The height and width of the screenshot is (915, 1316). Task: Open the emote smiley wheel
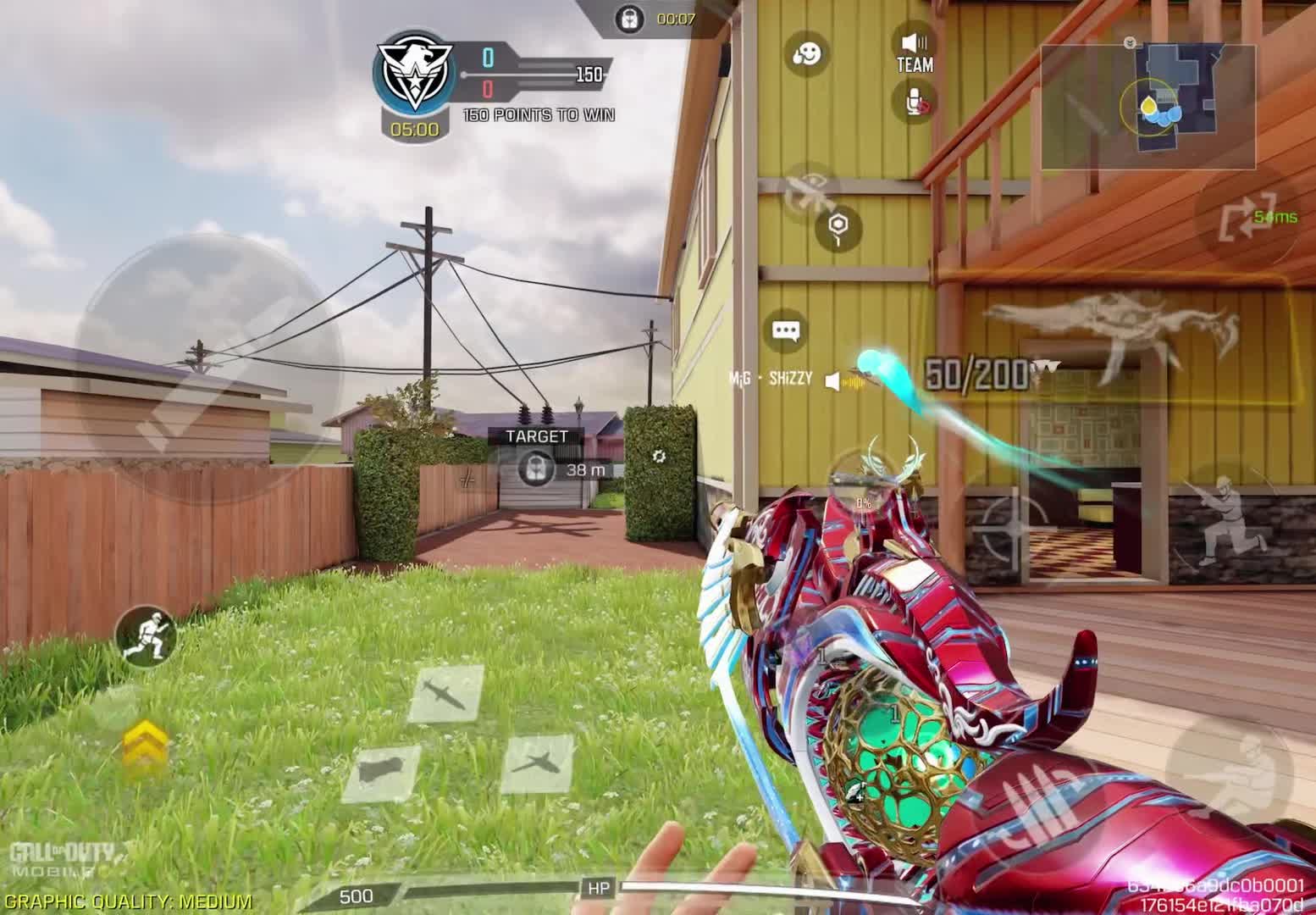click(x=806, y=55)
